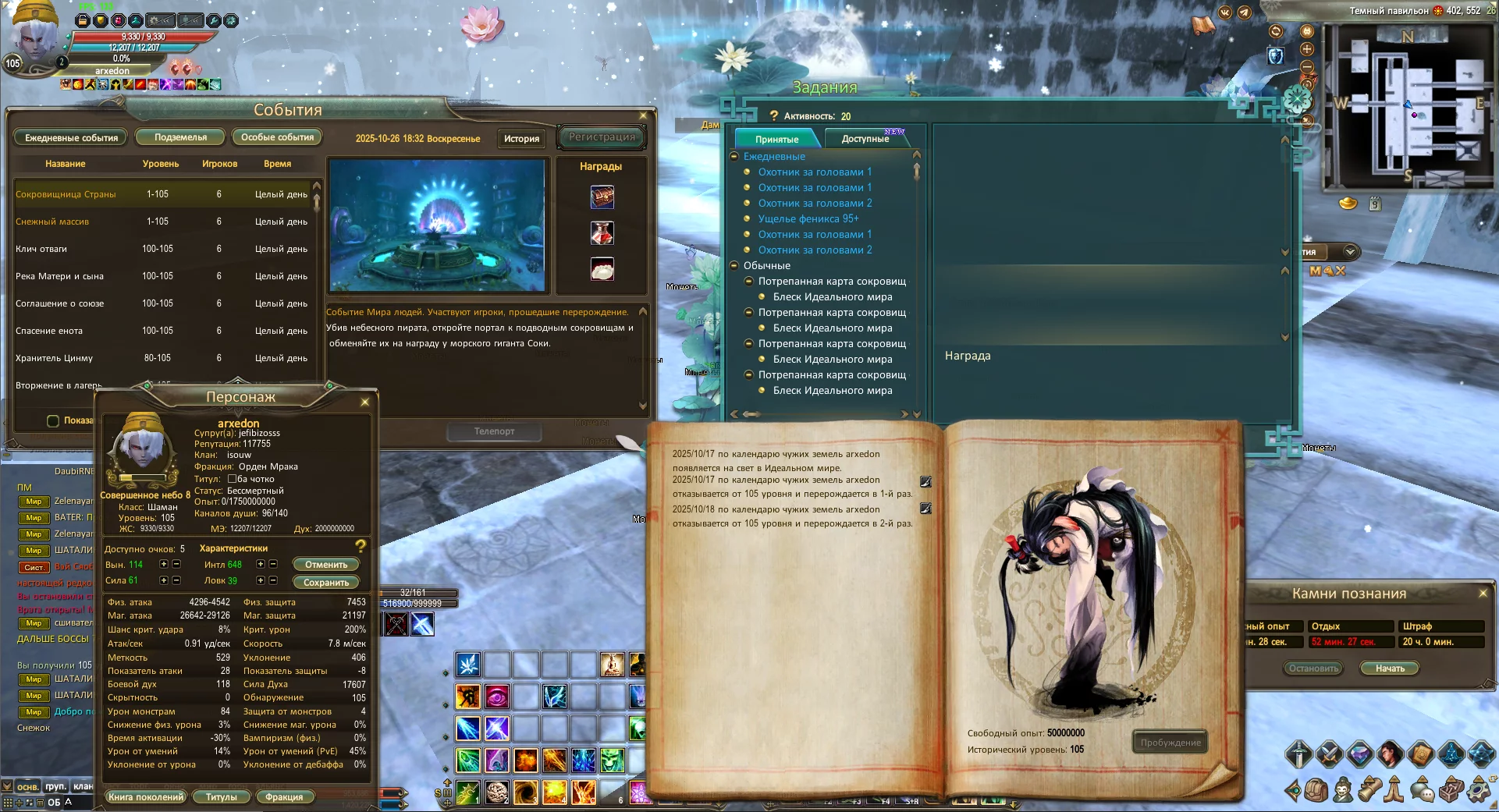1499x812 pixels.
Task: Open the Книга поколений button
Action: click(146, 797)
